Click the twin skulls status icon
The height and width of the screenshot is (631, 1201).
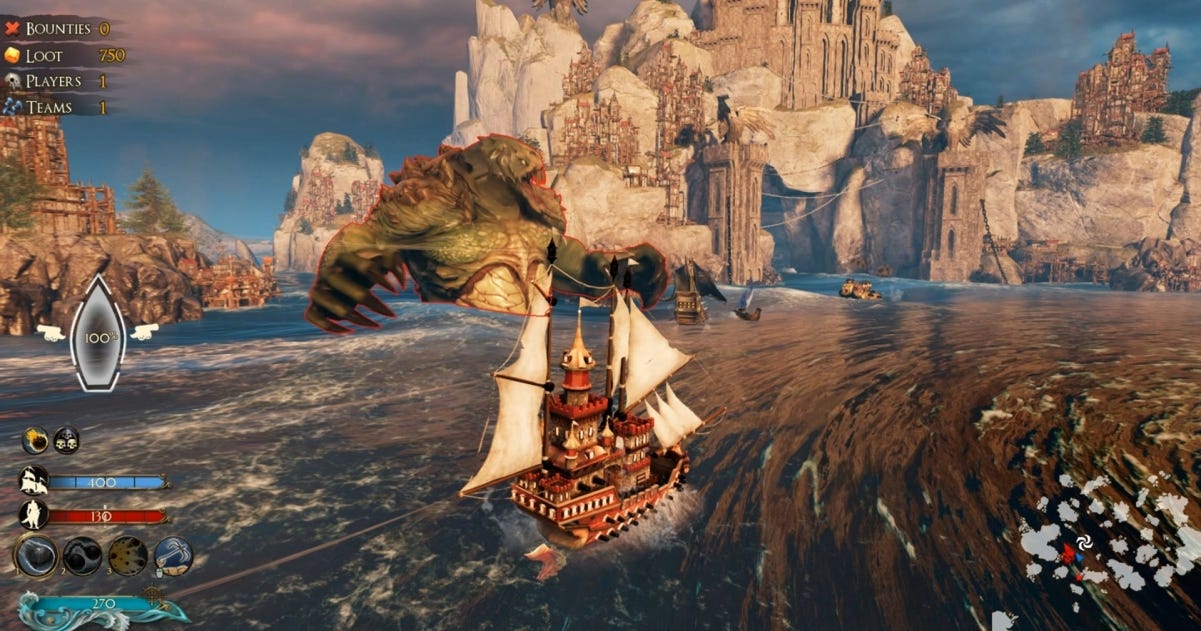pos(66,440)
